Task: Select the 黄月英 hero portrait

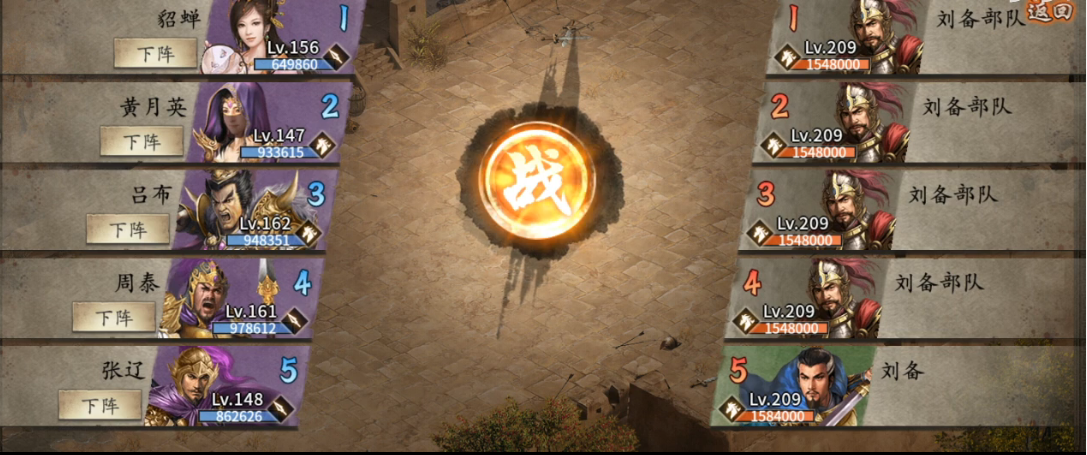Action: (x=232, y=120)
